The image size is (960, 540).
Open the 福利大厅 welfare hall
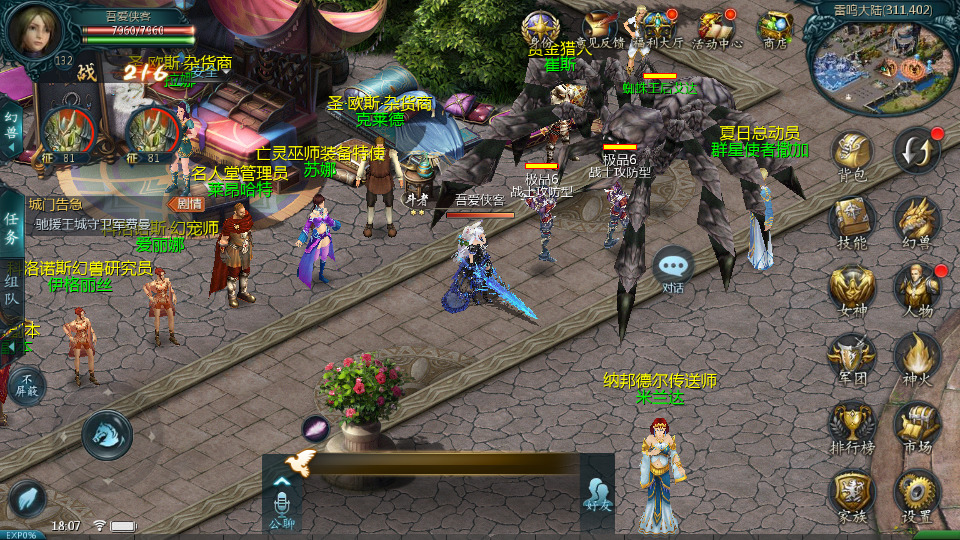click(x=658, y=28)
